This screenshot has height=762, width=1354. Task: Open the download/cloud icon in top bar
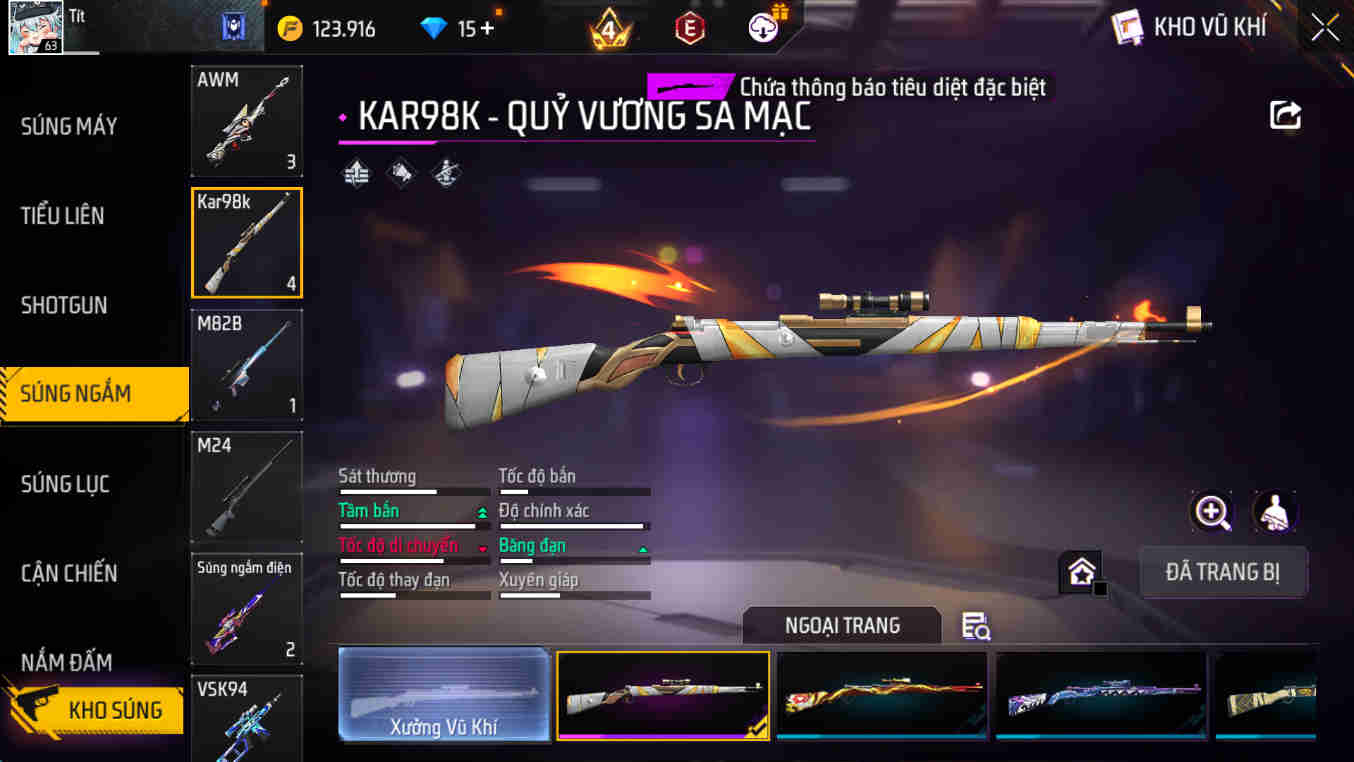coord(762,27)
